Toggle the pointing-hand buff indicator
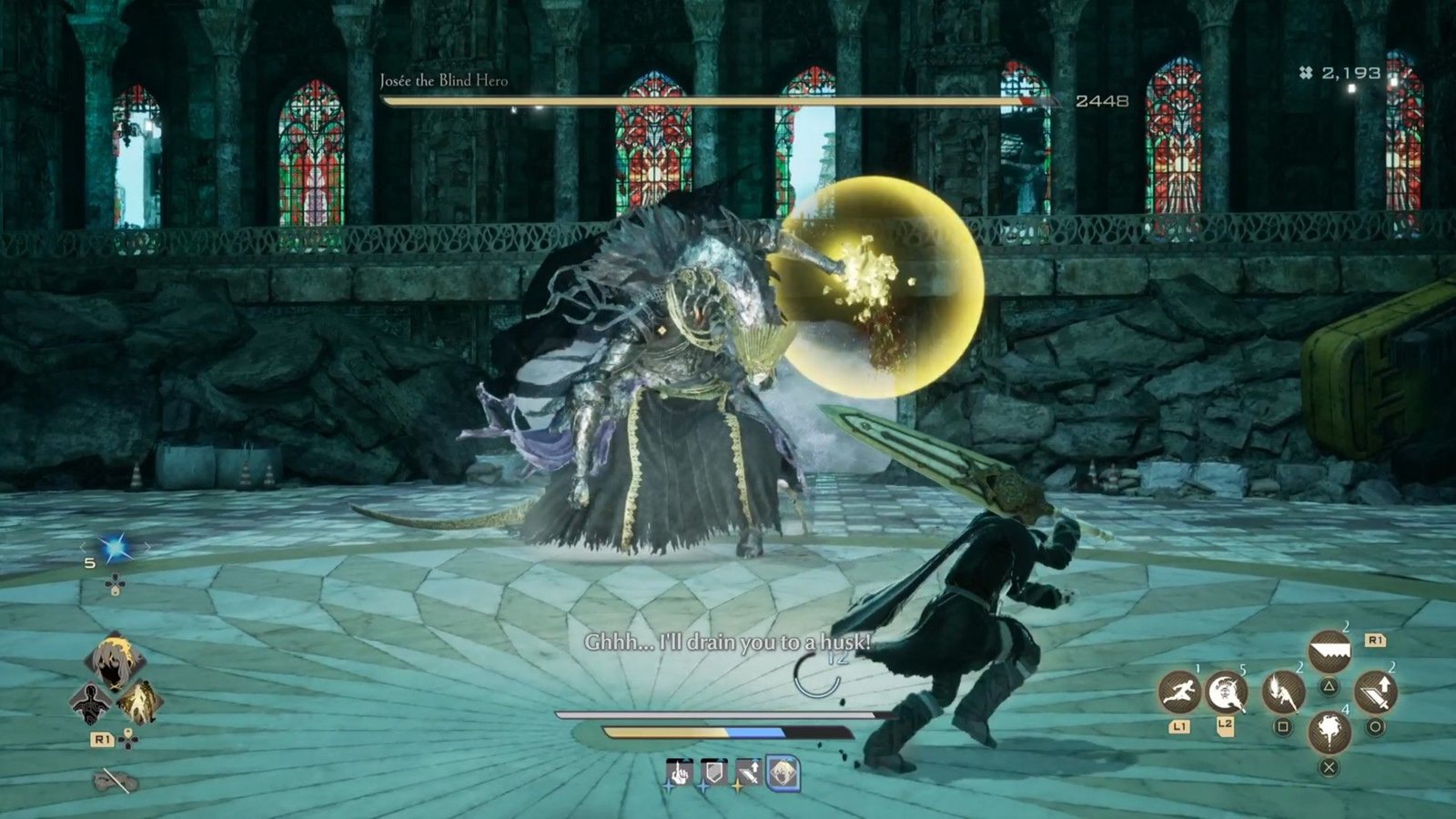This screenshot has width=1456, height=819. click(x=679, y=773)
